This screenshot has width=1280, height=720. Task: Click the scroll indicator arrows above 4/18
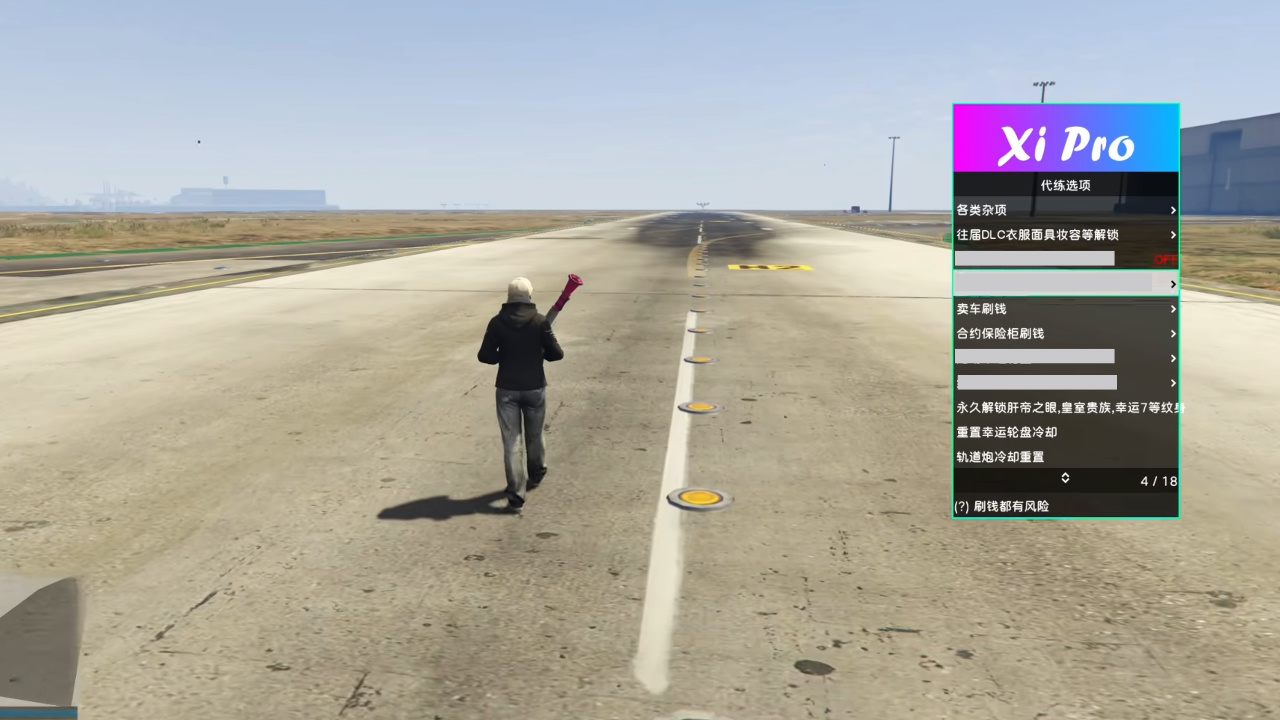click(x=1065, y=480)
